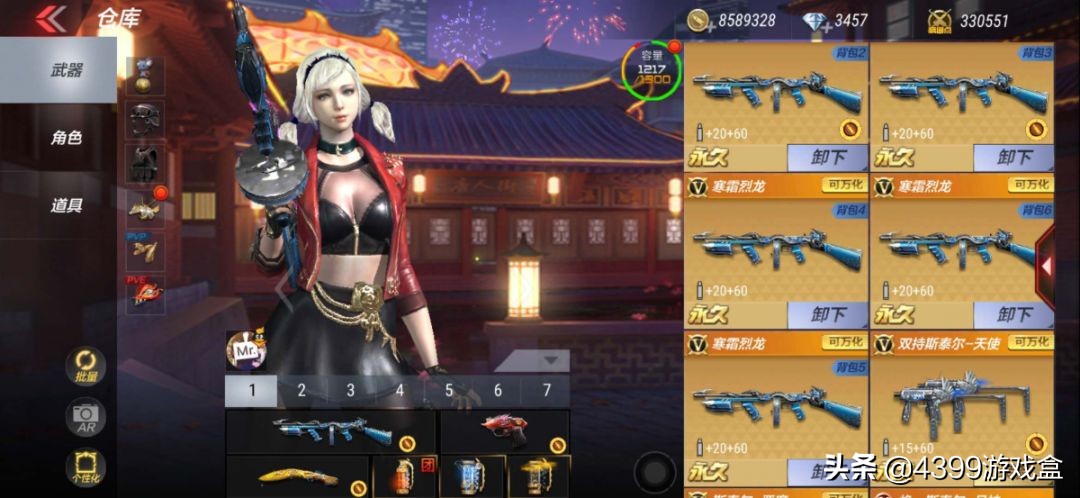Open the AR camera mode

pos(85,418)
